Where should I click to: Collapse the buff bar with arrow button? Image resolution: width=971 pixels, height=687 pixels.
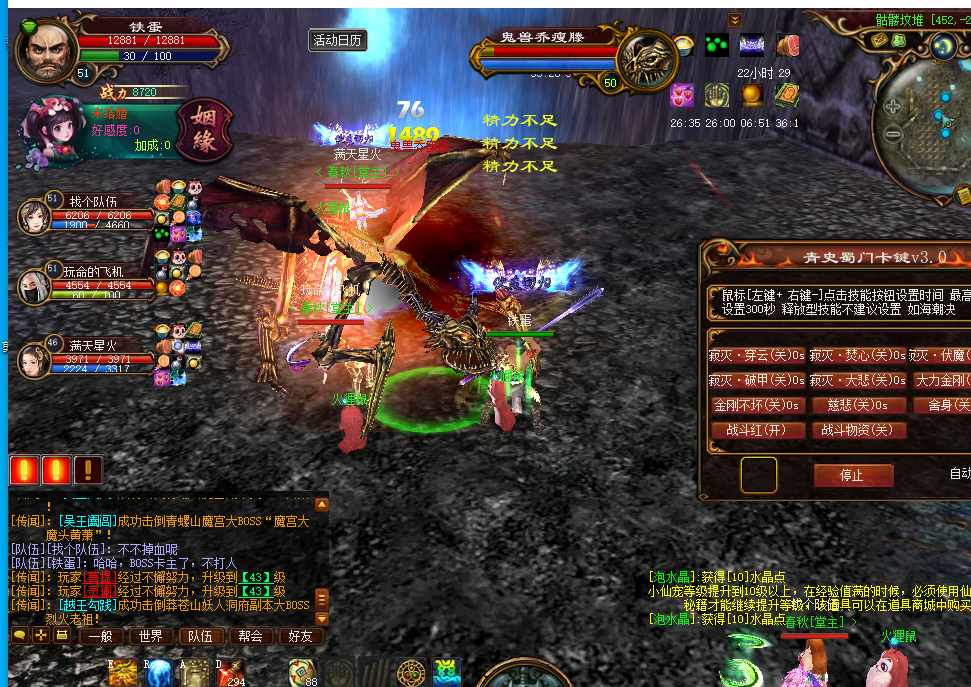pyautogui.click(x=735, y=20)
